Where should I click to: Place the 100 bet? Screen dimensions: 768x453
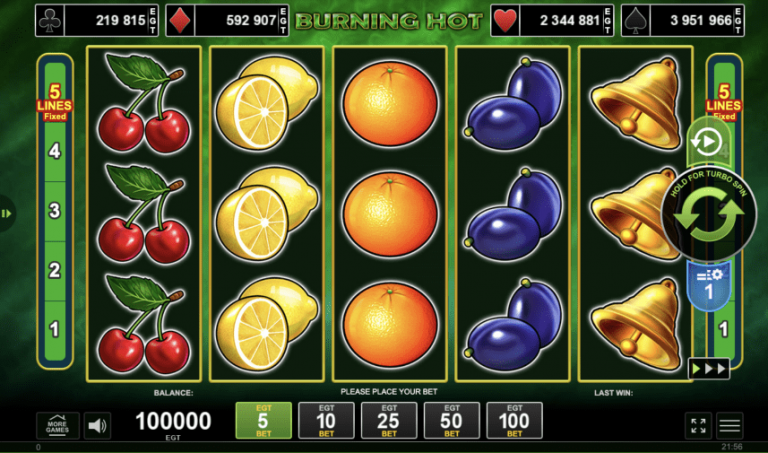click(x=514, y=420)
